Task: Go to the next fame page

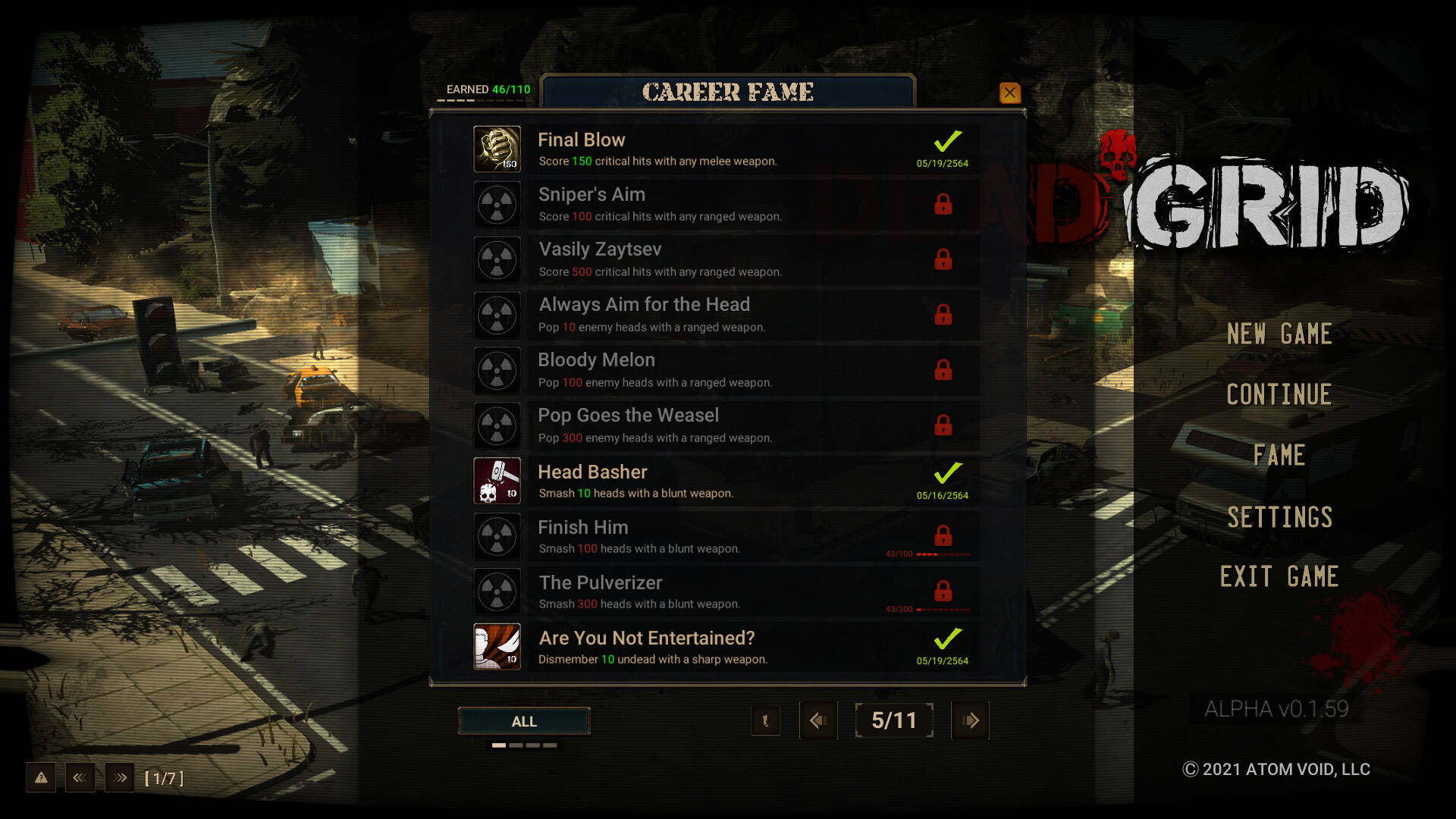Action: tap(970, 720)
